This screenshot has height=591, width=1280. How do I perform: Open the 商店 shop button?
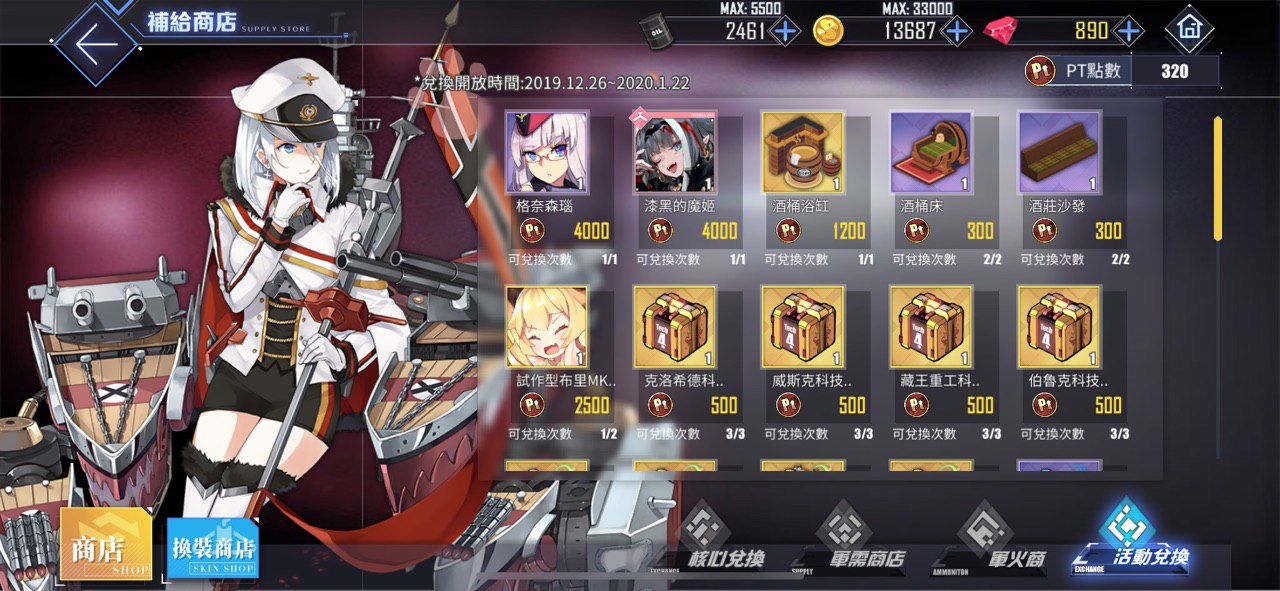[106, 545]
